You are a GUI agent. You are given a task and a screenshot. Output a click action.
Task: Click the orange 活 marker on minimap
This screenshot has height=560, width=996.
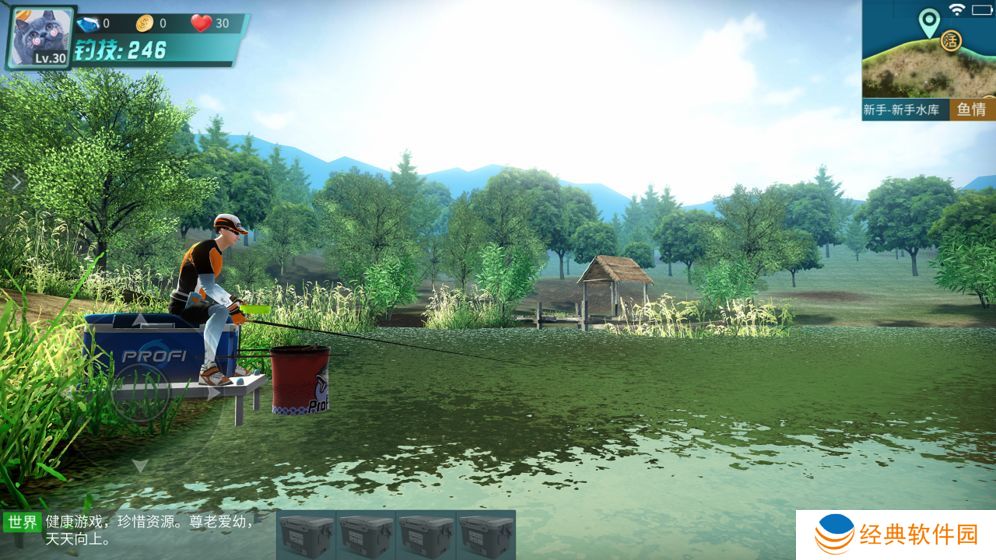pos(951,41)
